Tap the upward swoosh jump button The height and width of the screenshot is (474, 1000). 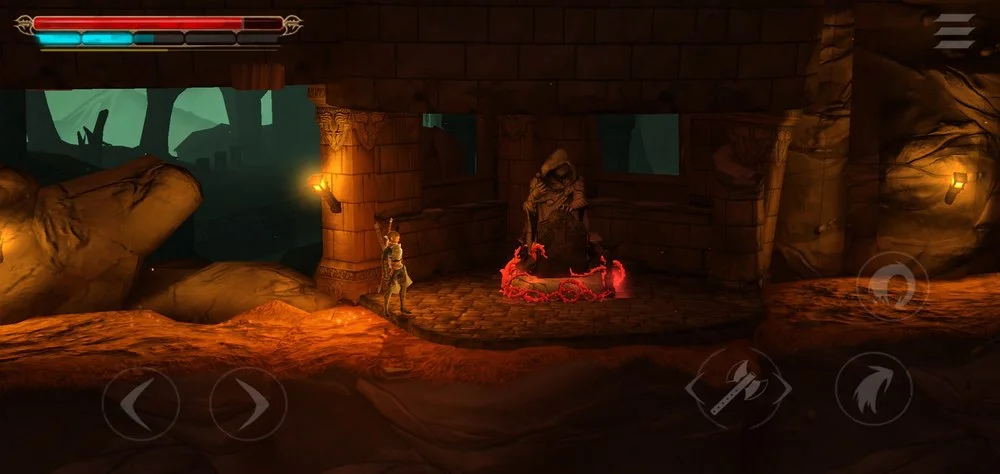(x=873, y=389)
